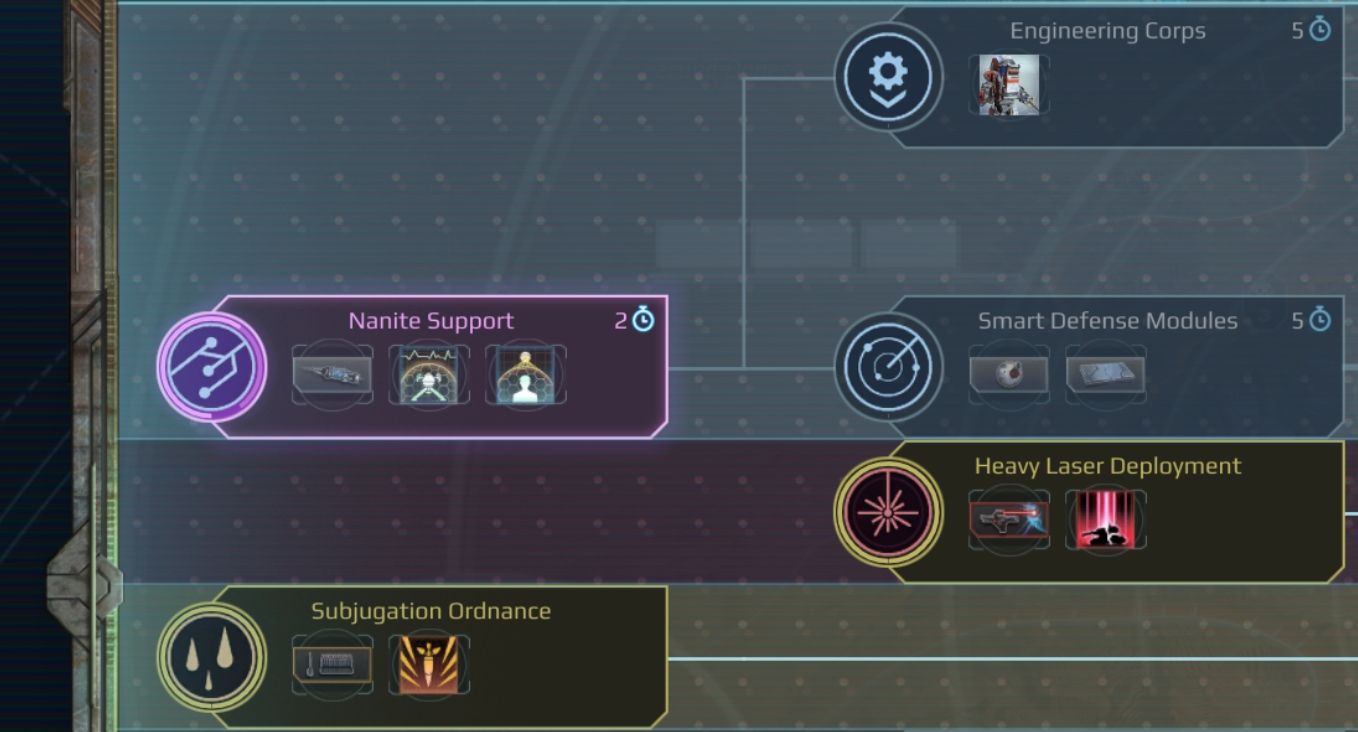
Task: Select the Engineering Corps gear icon
Action: [x=887, y=75]
